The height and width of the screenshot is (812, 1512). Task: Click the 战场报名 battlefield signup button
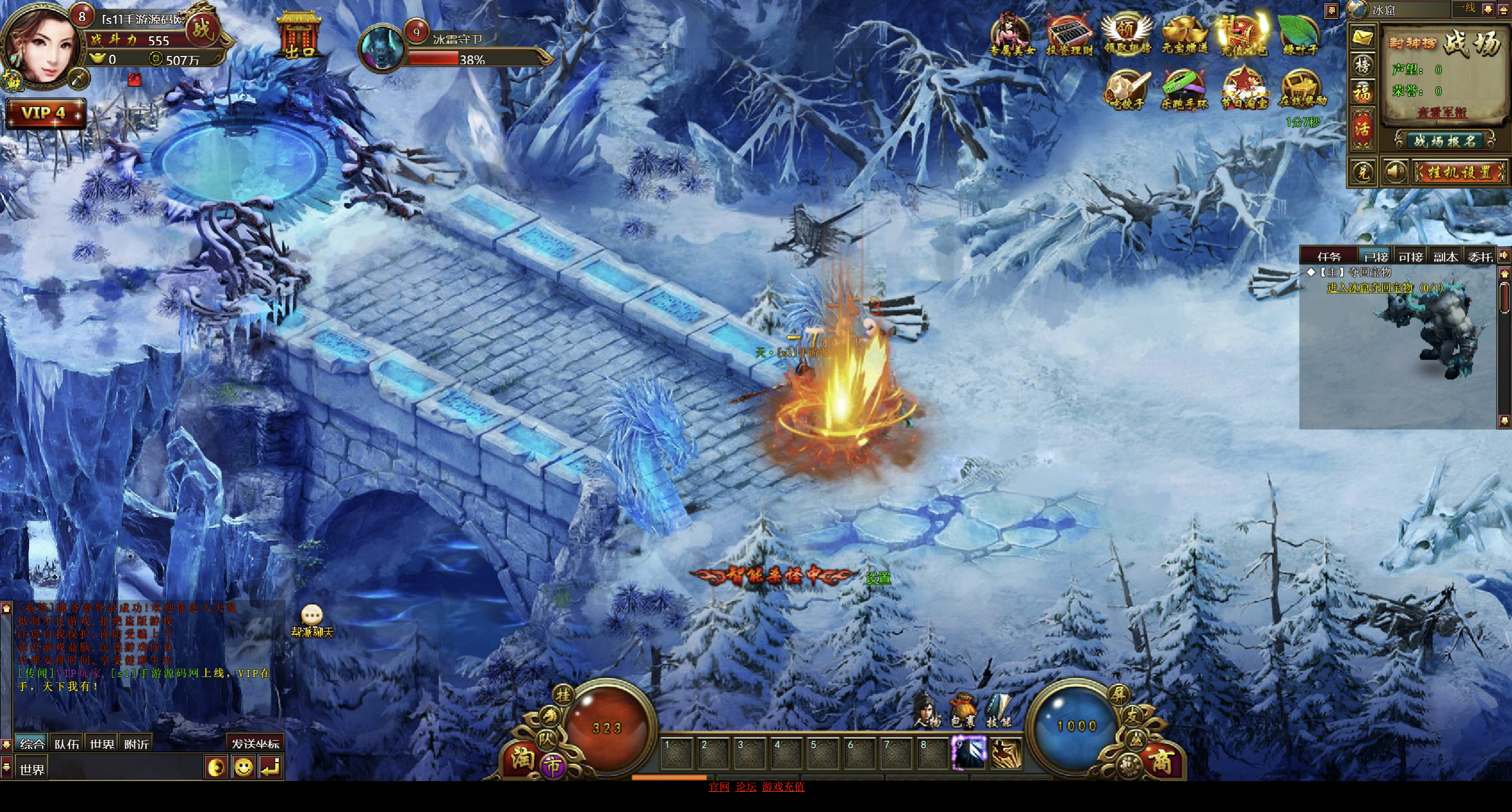pyautogui.click(x=1444, y=141)
